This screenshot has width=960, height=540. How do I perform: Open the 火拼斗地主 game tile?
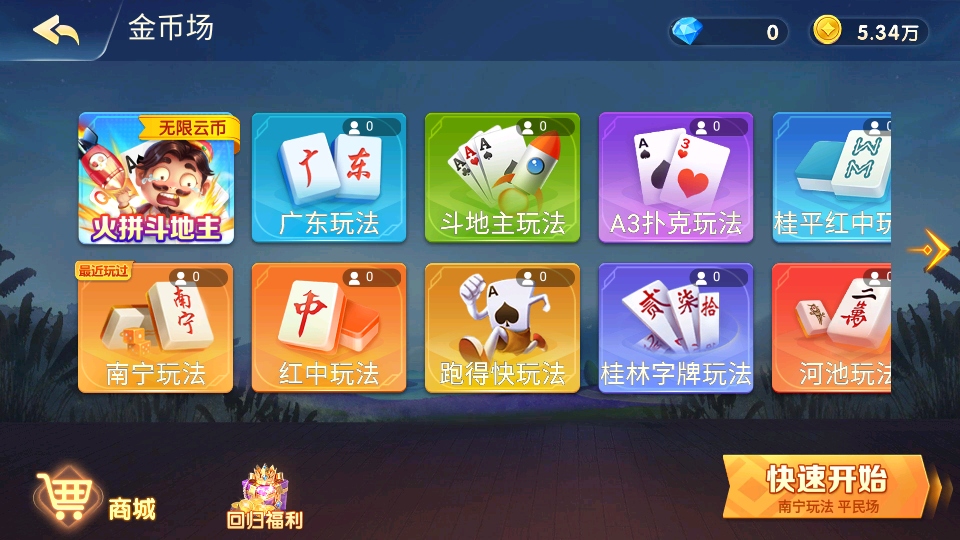pyautogui.click(x=157, y=178)
